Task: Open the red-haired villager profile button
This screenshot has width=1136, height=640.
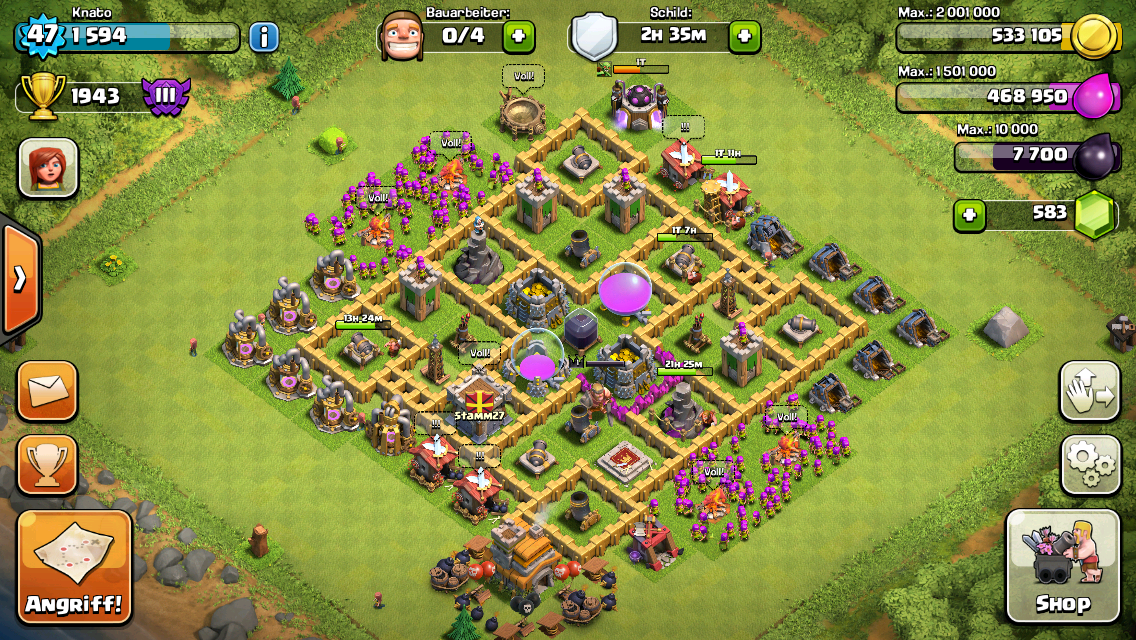Action: point(48,167)
